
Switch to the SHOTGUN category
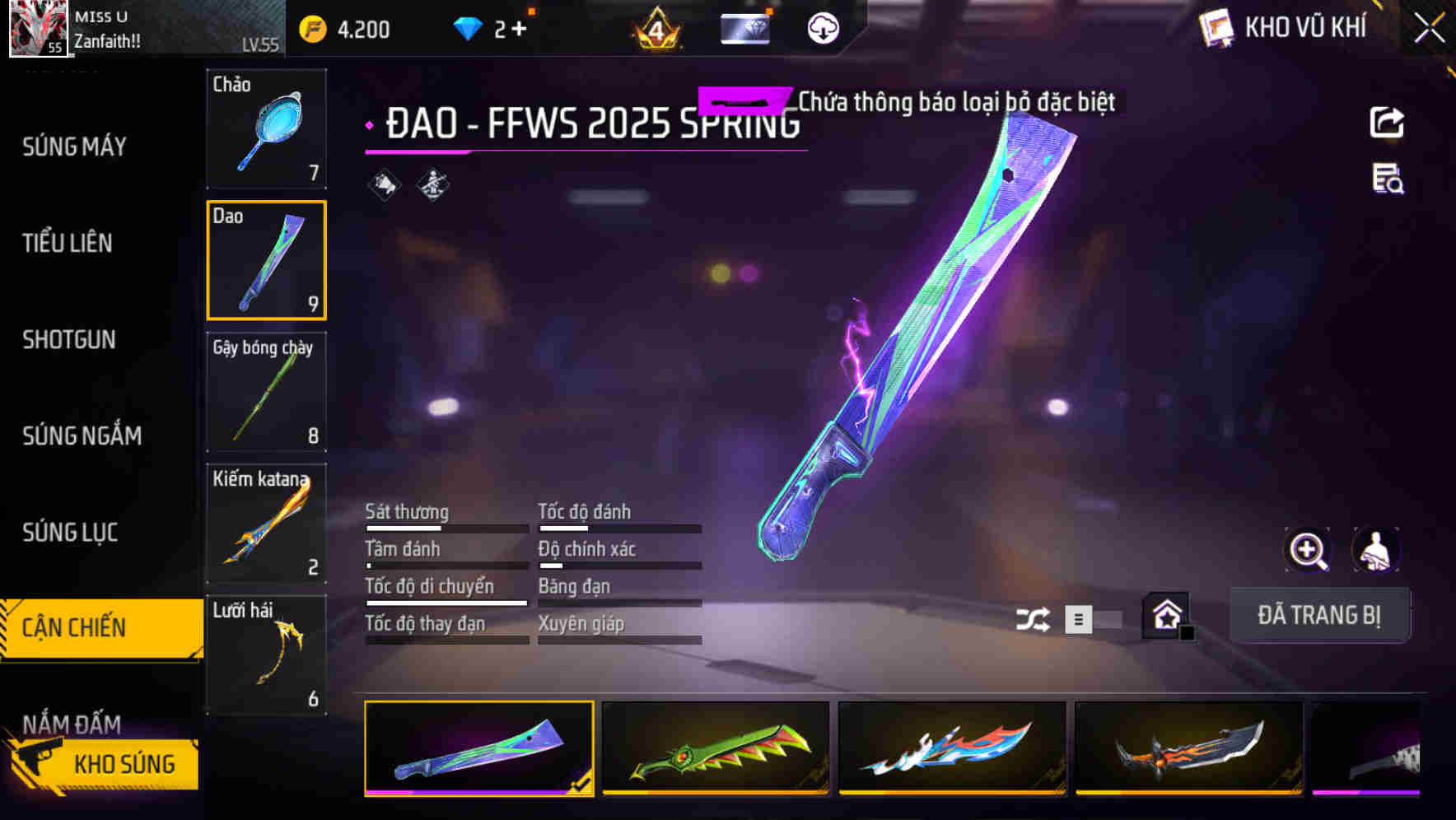(x=69, y=340)
